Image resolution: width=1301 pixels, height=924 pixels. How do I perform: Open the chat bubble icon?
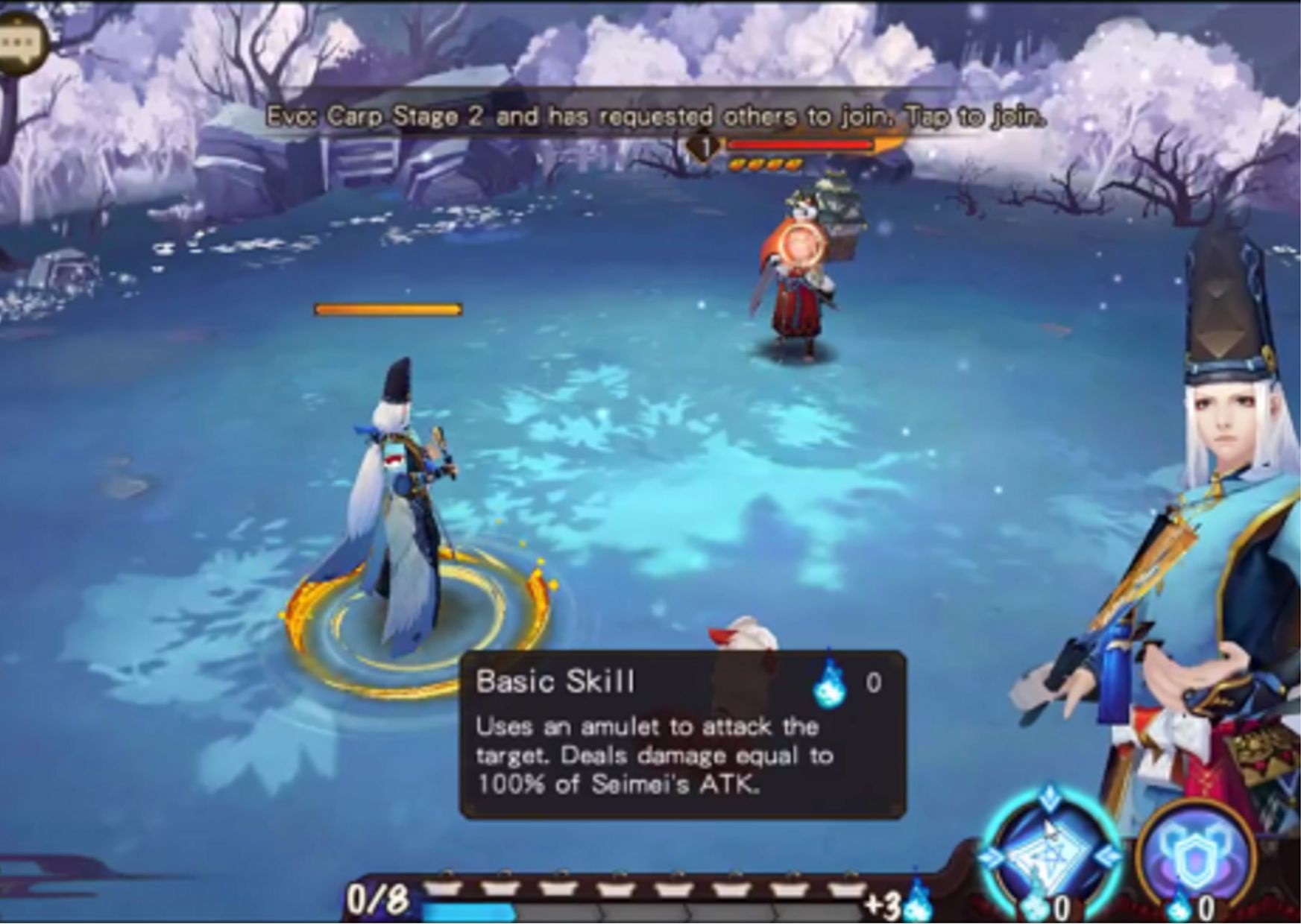(21, 43)
